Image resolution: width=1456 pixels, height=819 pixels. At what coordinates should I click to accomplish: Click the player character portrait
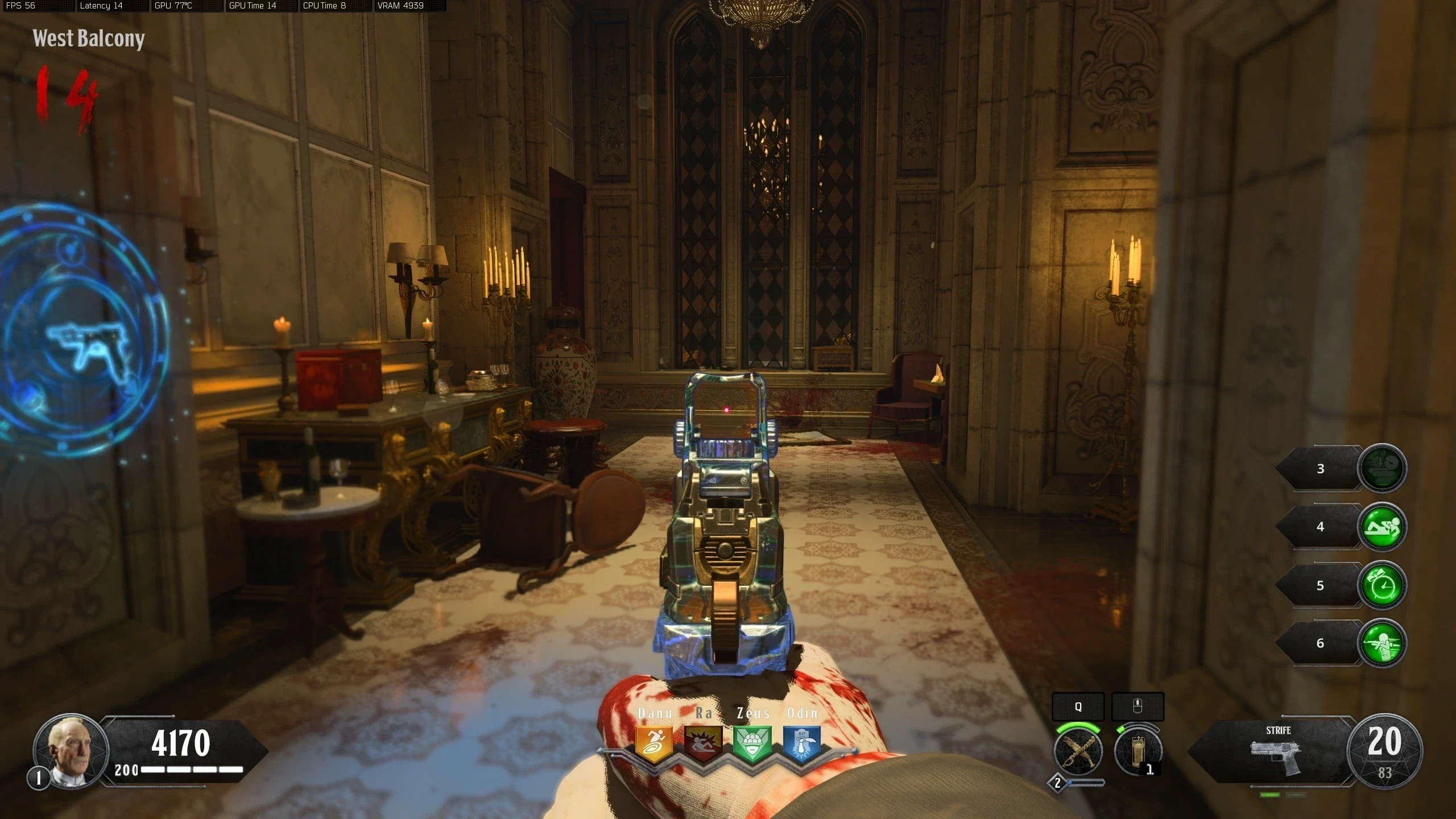71,751
